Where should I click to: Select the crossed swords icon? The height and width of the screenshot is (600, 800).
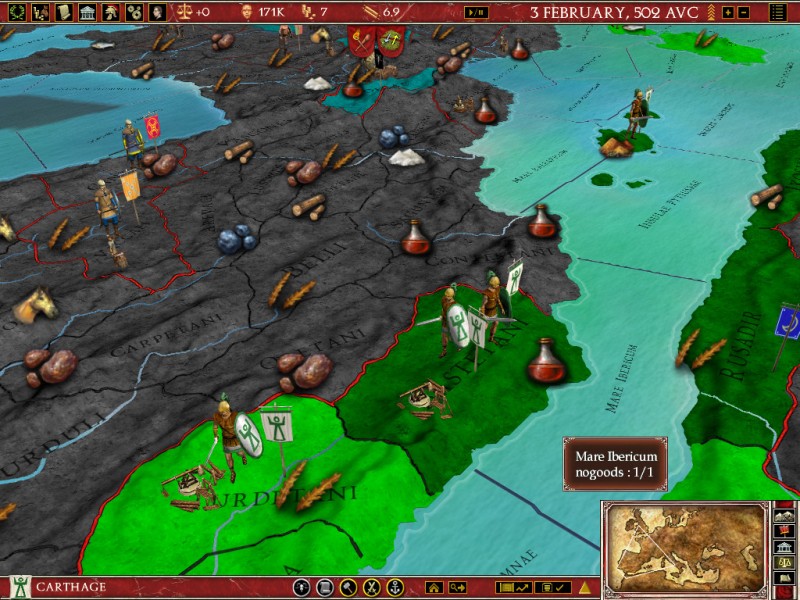(371, 587)
